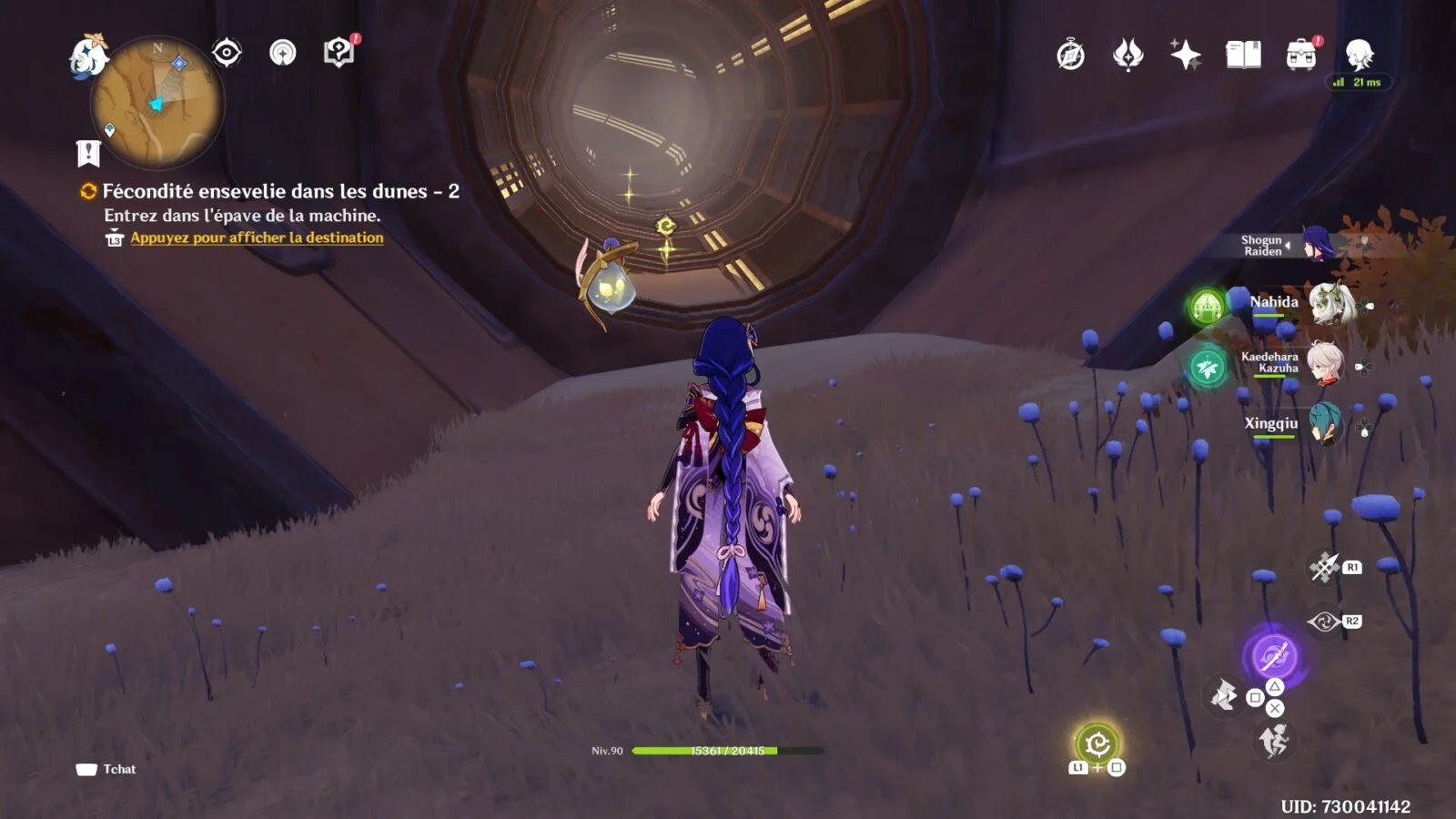Open the Paimon menu icon
This screenshot has height=819, width=1456.
tap(88, 56)
